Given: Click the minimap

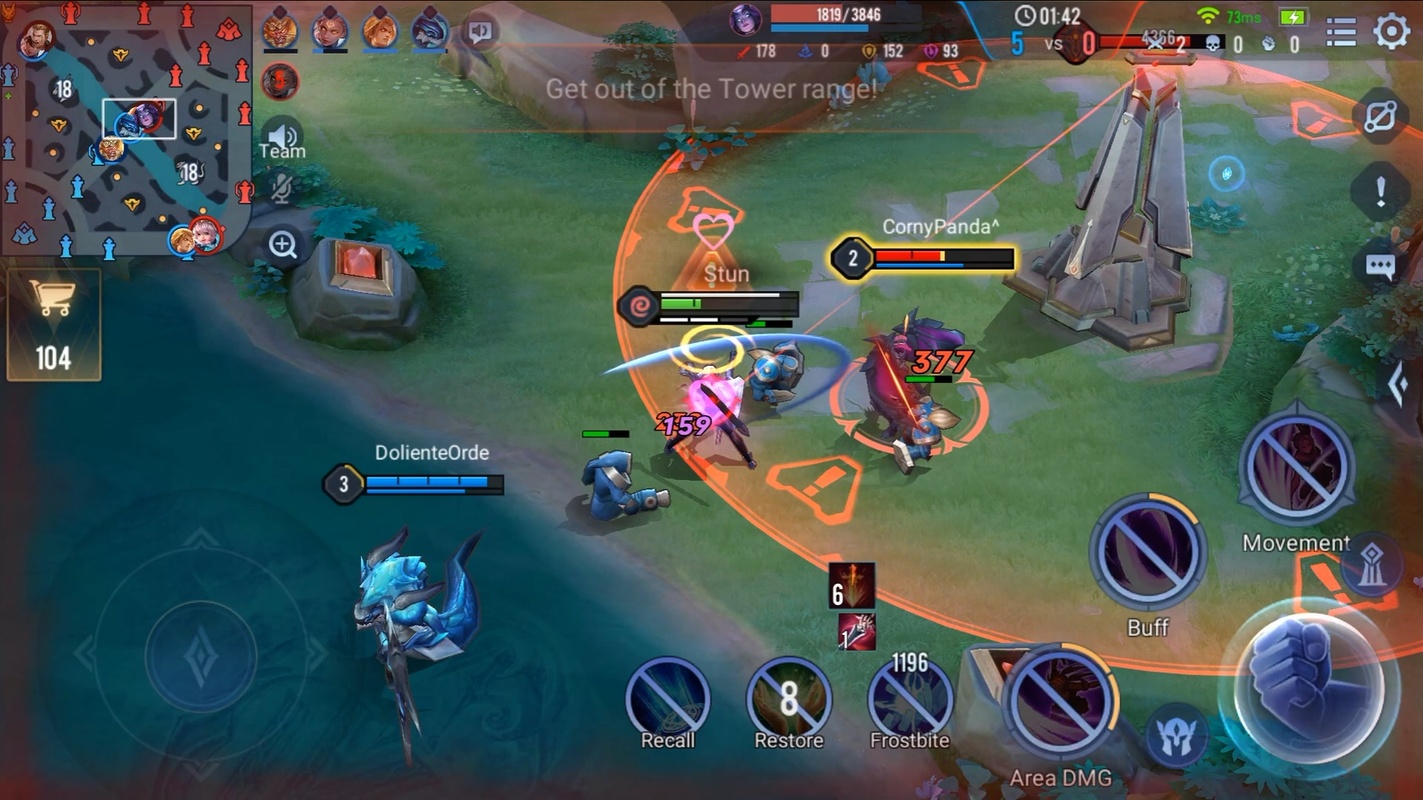Looking at the screenshot, I should pyautogui.click(x=125, y=130).
